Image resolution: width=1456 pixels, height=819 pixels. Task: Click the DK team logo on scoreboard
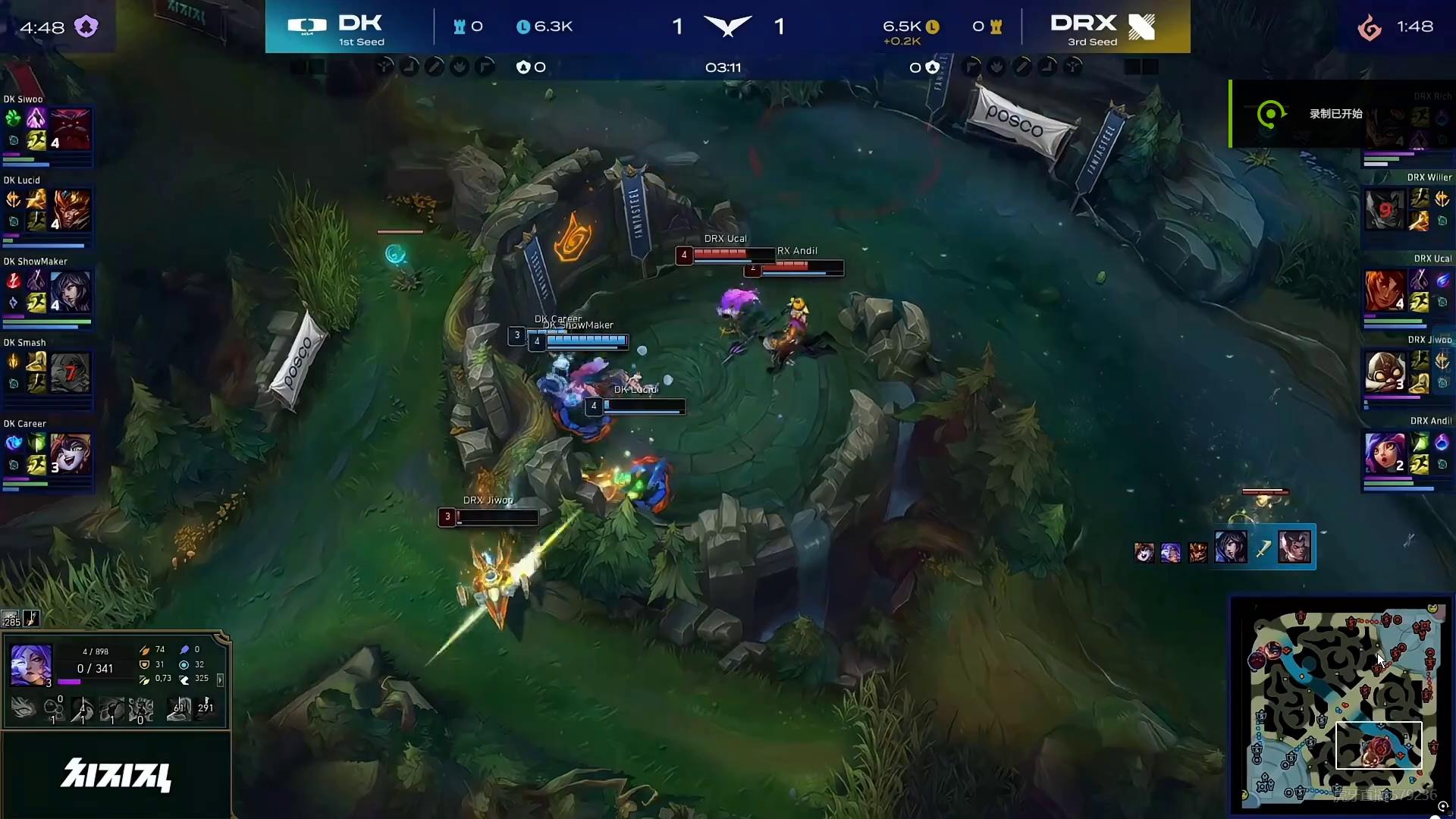tap(307, 27)
